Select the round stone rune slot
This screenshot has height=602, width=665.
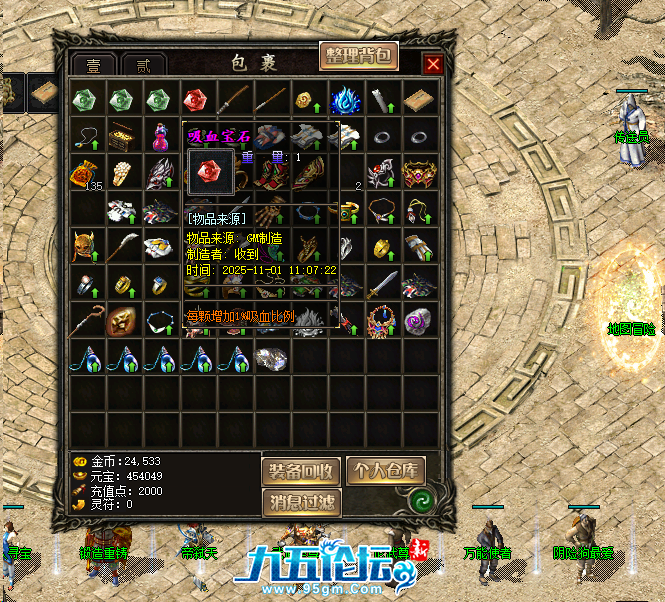[121, 320]
